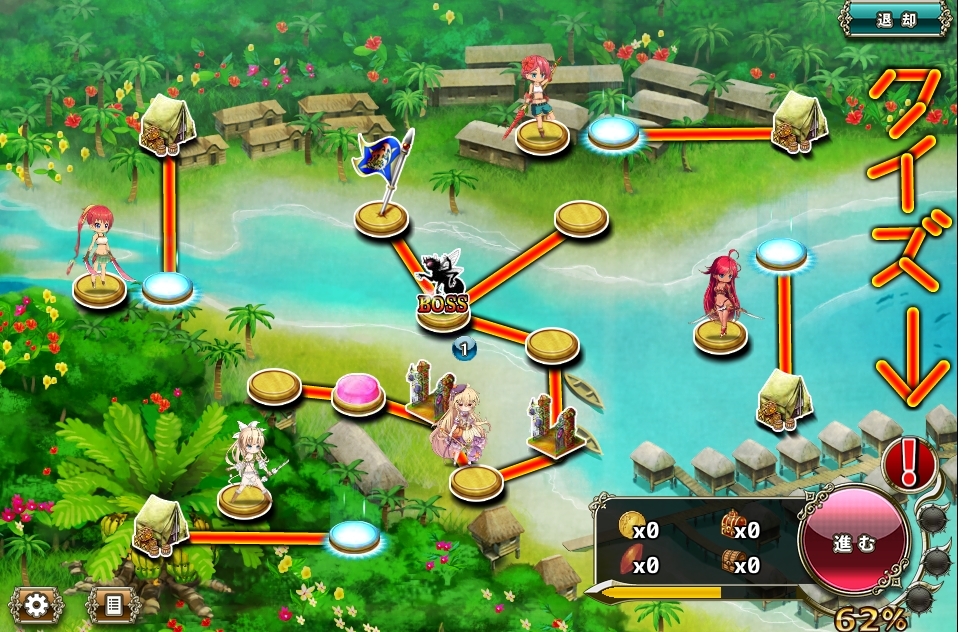This screenshot has height=632, width=965.
Task: Advance with the red 進む button
Action: 853,543
